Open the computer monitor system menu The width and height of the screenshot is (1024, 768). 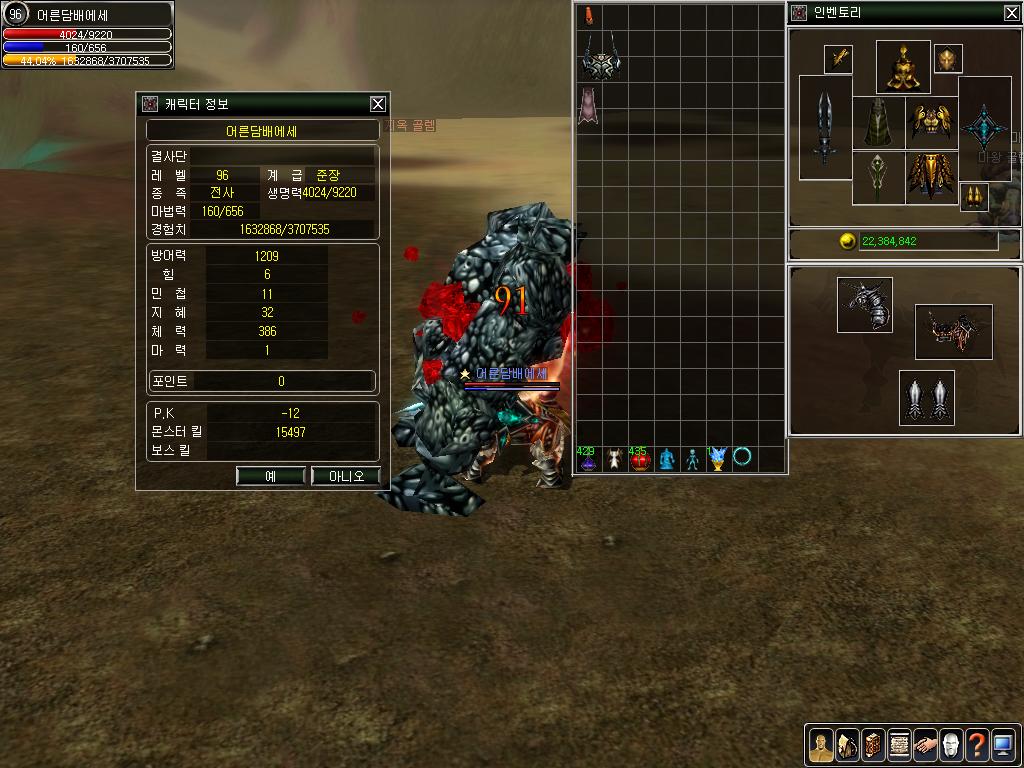pyautogui.click(x=1003, y=744)
